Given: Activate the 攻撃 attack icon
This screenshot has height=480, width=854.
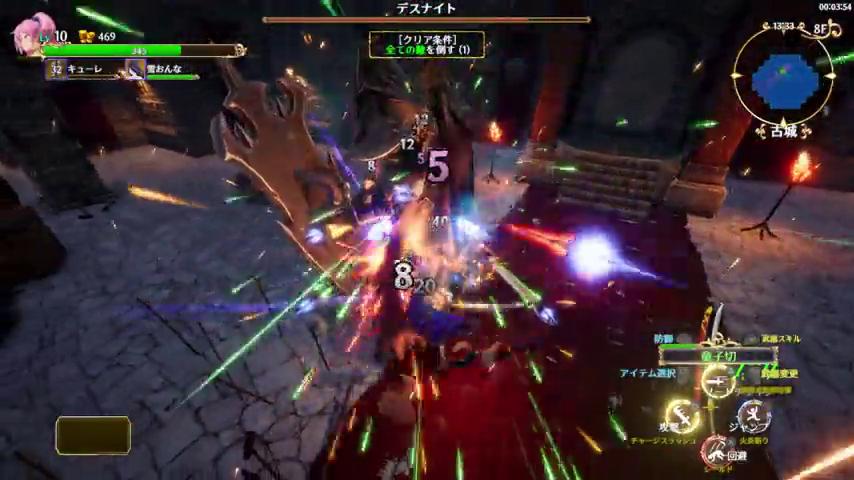Looking at the screenshot, I should tap(682, 415).
